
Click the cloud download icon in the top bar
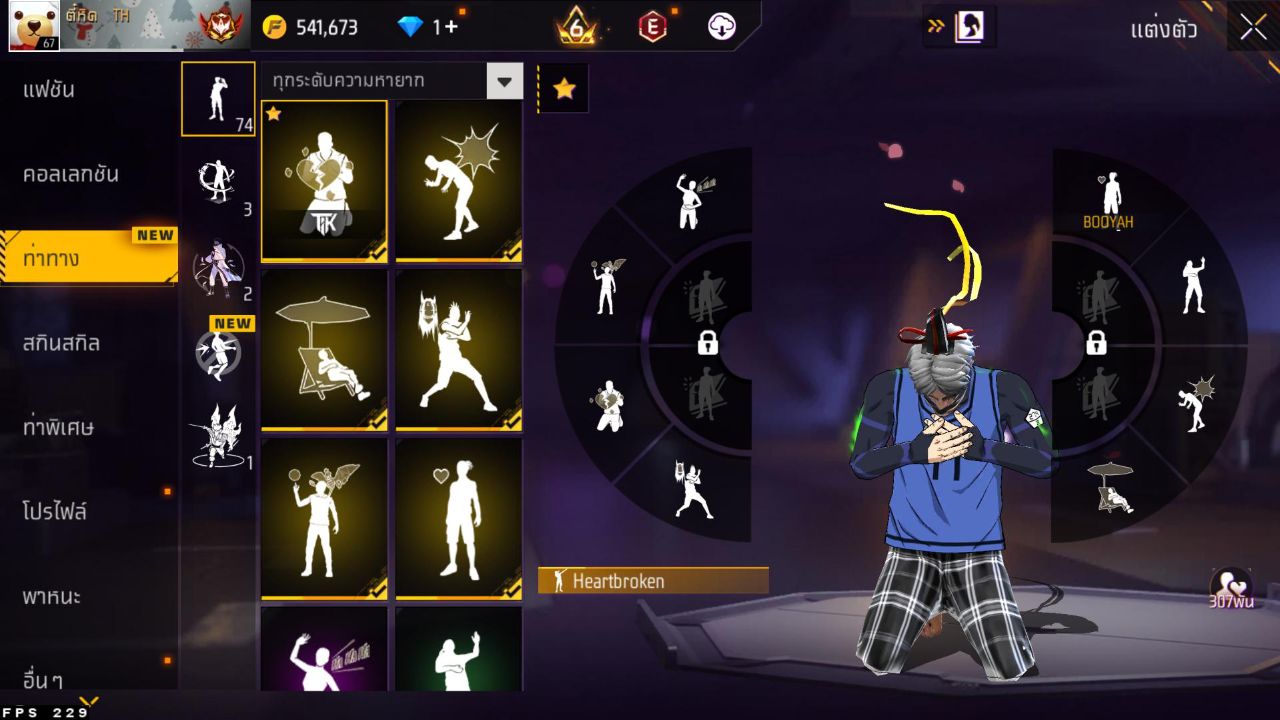click(x=720, y=27)
